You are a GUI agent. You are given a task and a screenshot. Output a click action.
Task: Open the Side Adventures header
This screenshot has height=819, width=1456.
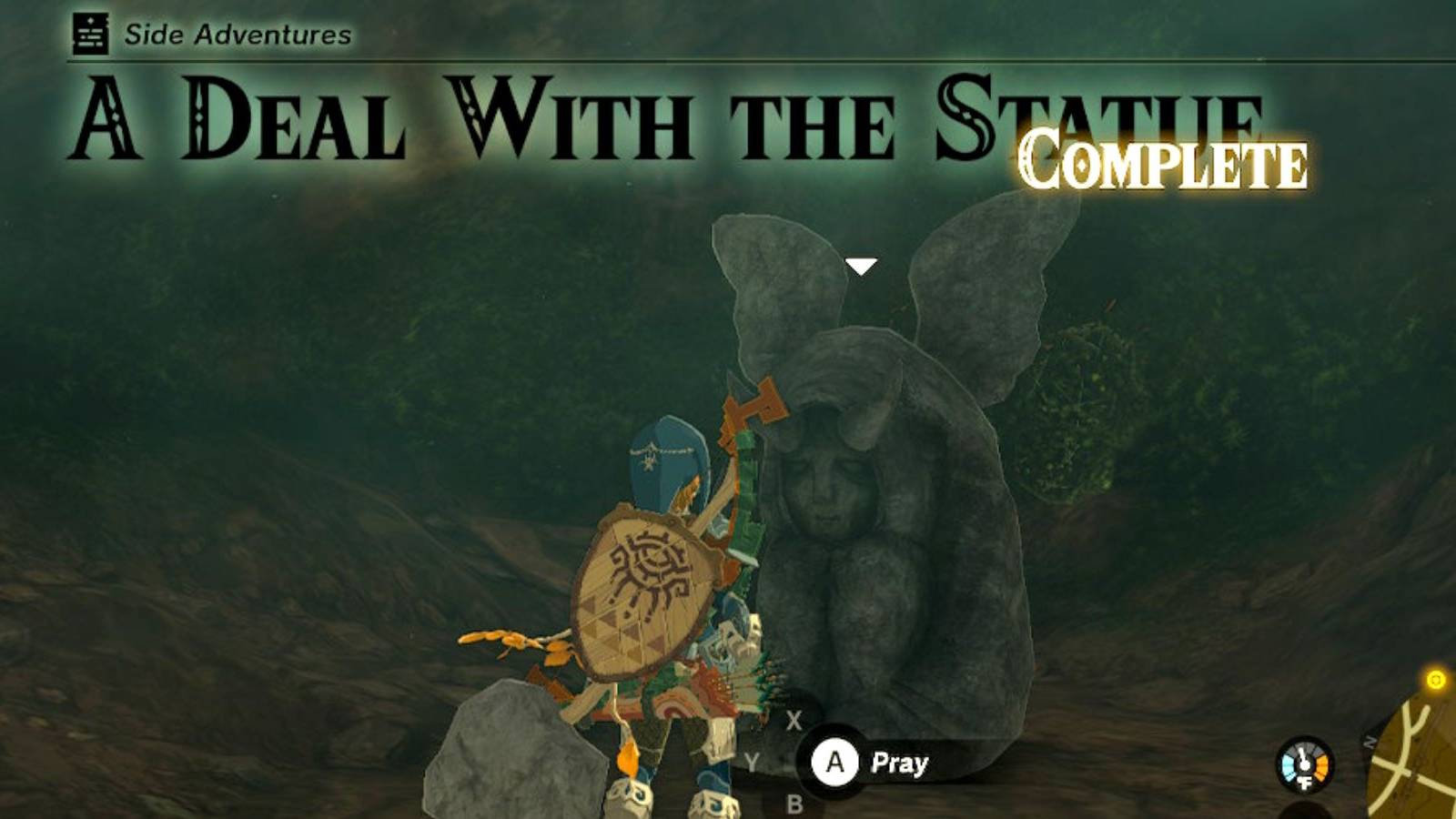point(237,34)
